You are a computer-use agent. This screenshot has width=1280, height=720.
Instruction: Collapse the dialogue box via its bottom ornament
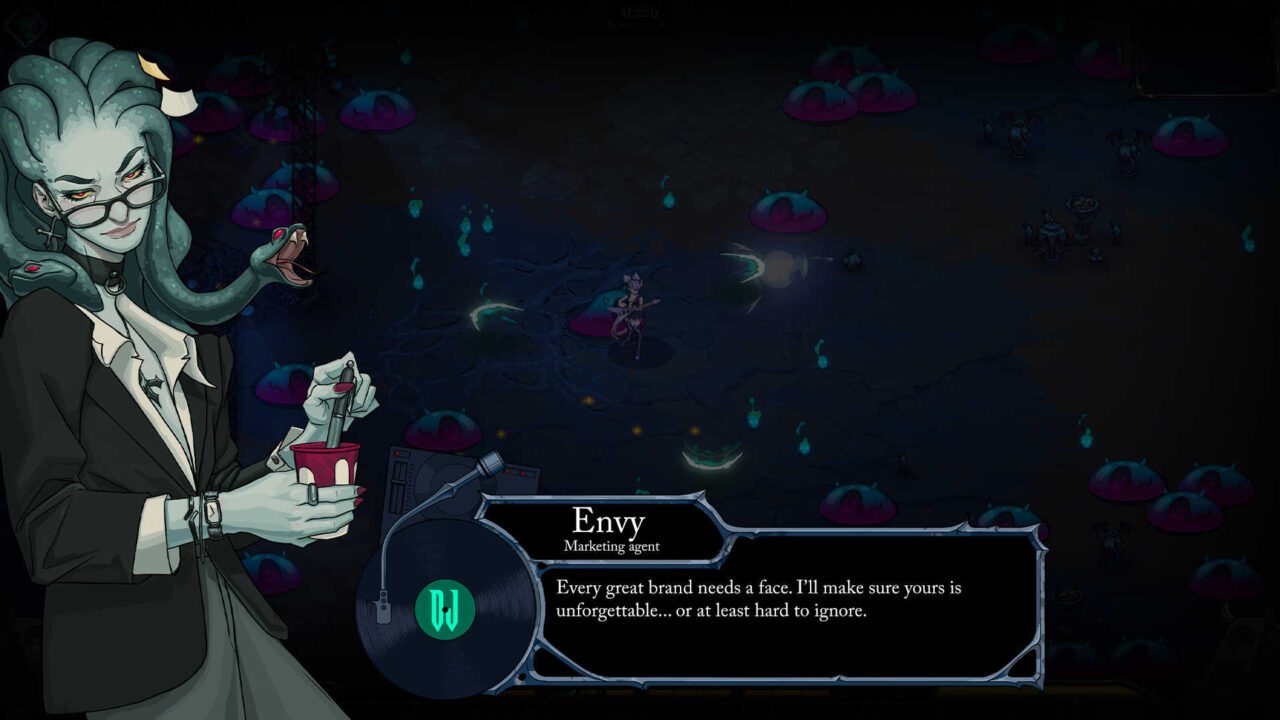(x=838, y=676)
